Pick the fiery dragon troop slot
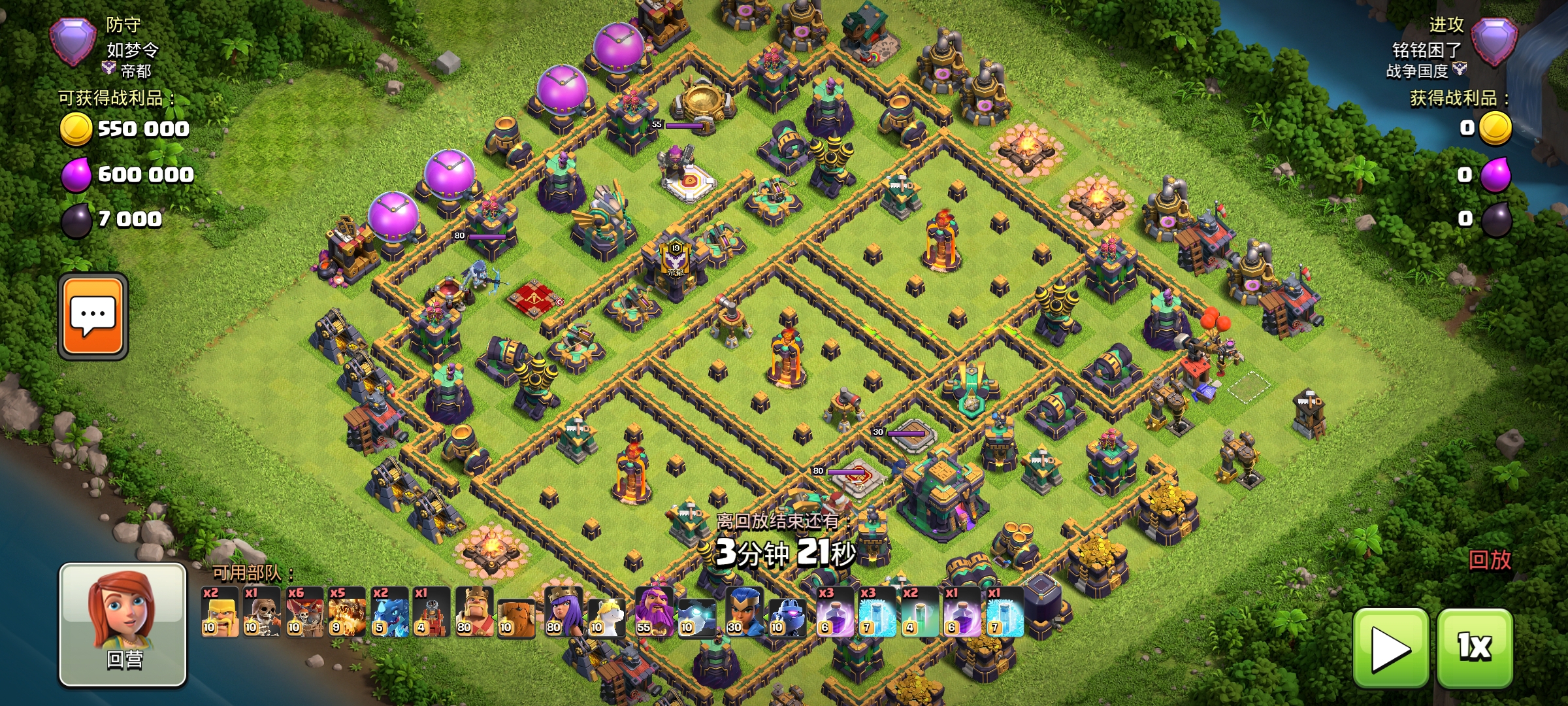Screen dimensions: 1568x706 (x=346, y=612)
